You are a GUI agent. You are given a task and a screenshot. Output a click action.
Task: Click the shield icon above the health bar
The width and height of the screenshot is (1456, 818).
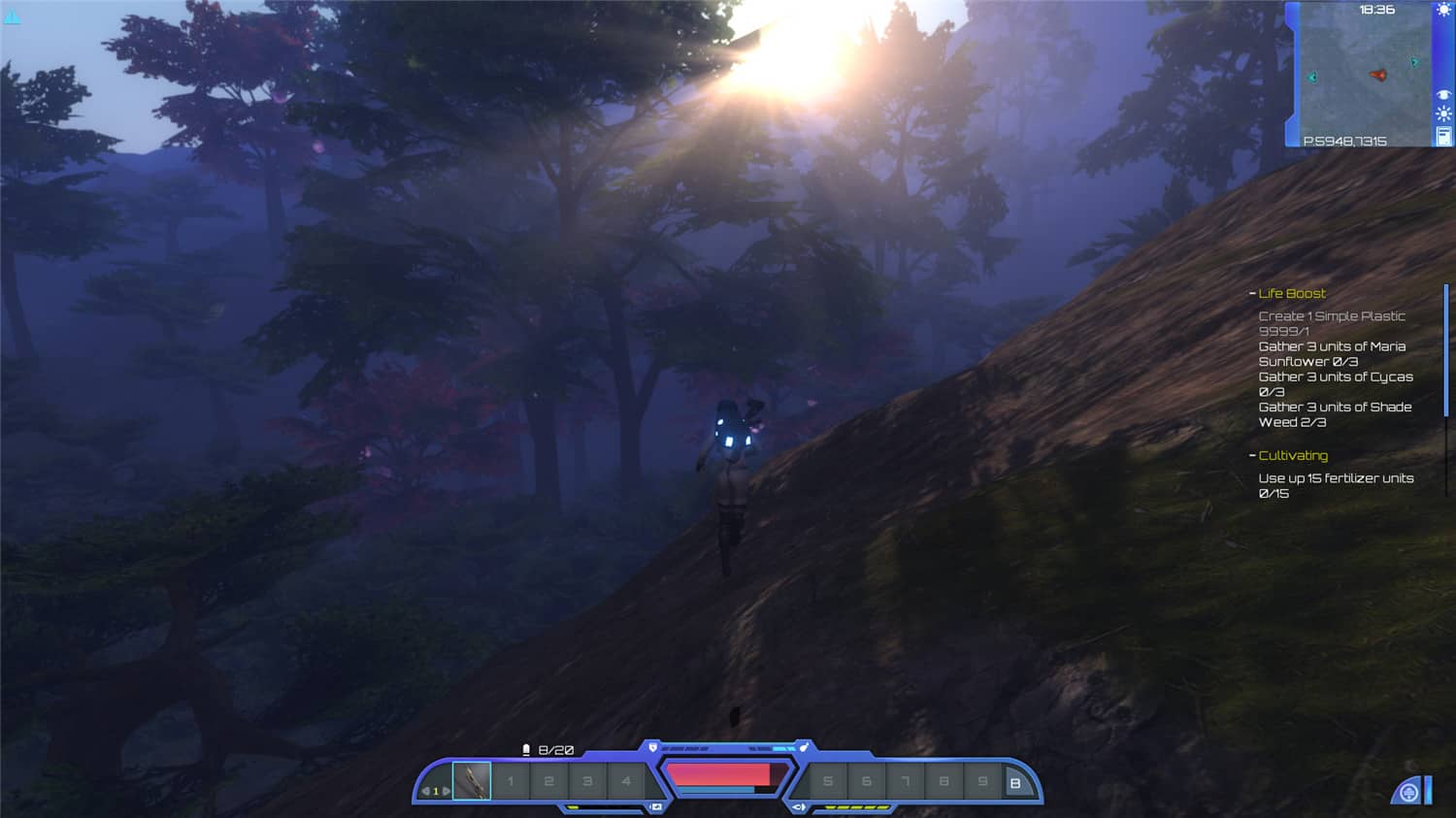651,746
